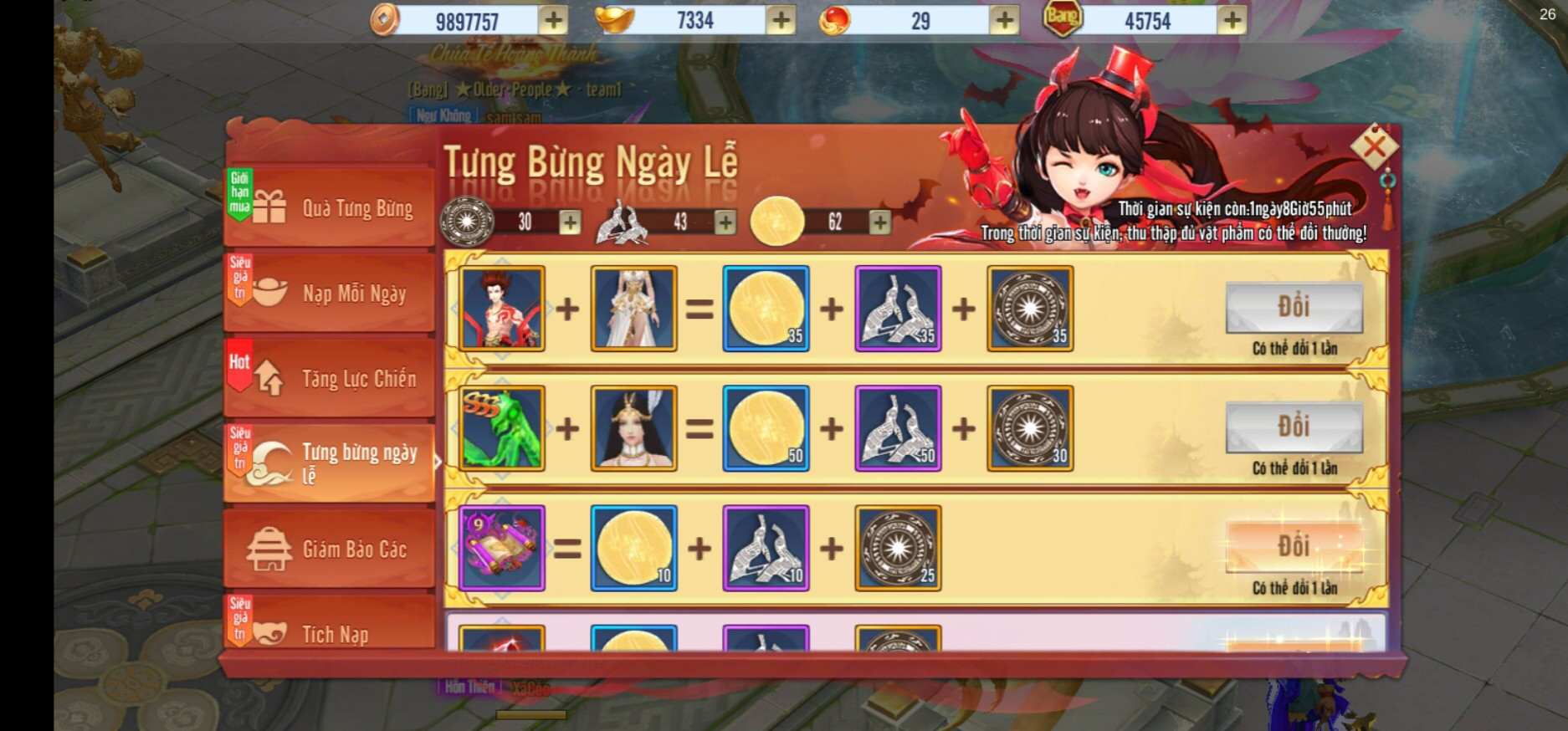Click the gold ingot currency icon
This screenshot has height=731, width=1568.
coord(616,18)
